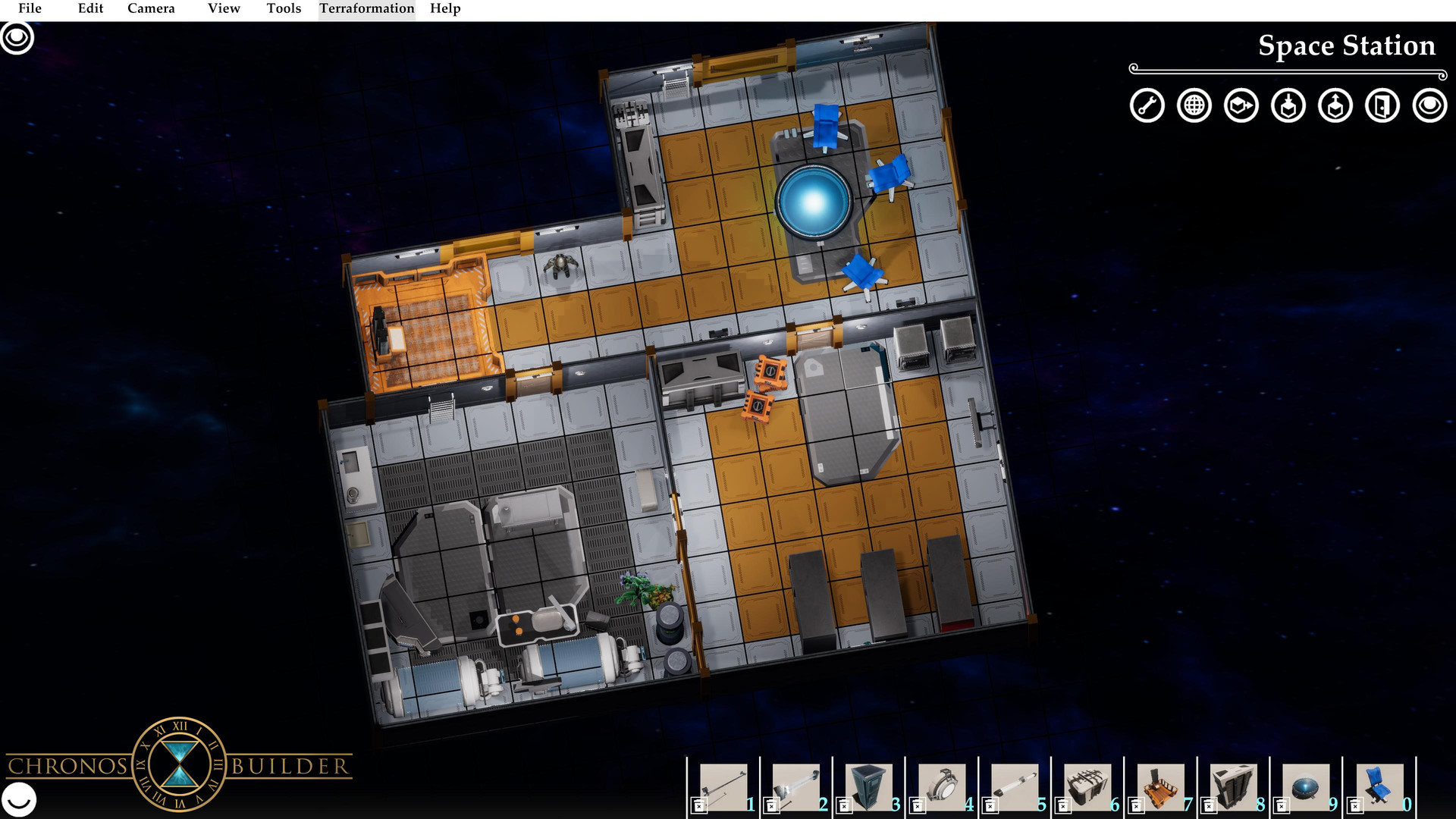Click the wrench settings icon
The image size is (1456, 819).
point(1147,105)
